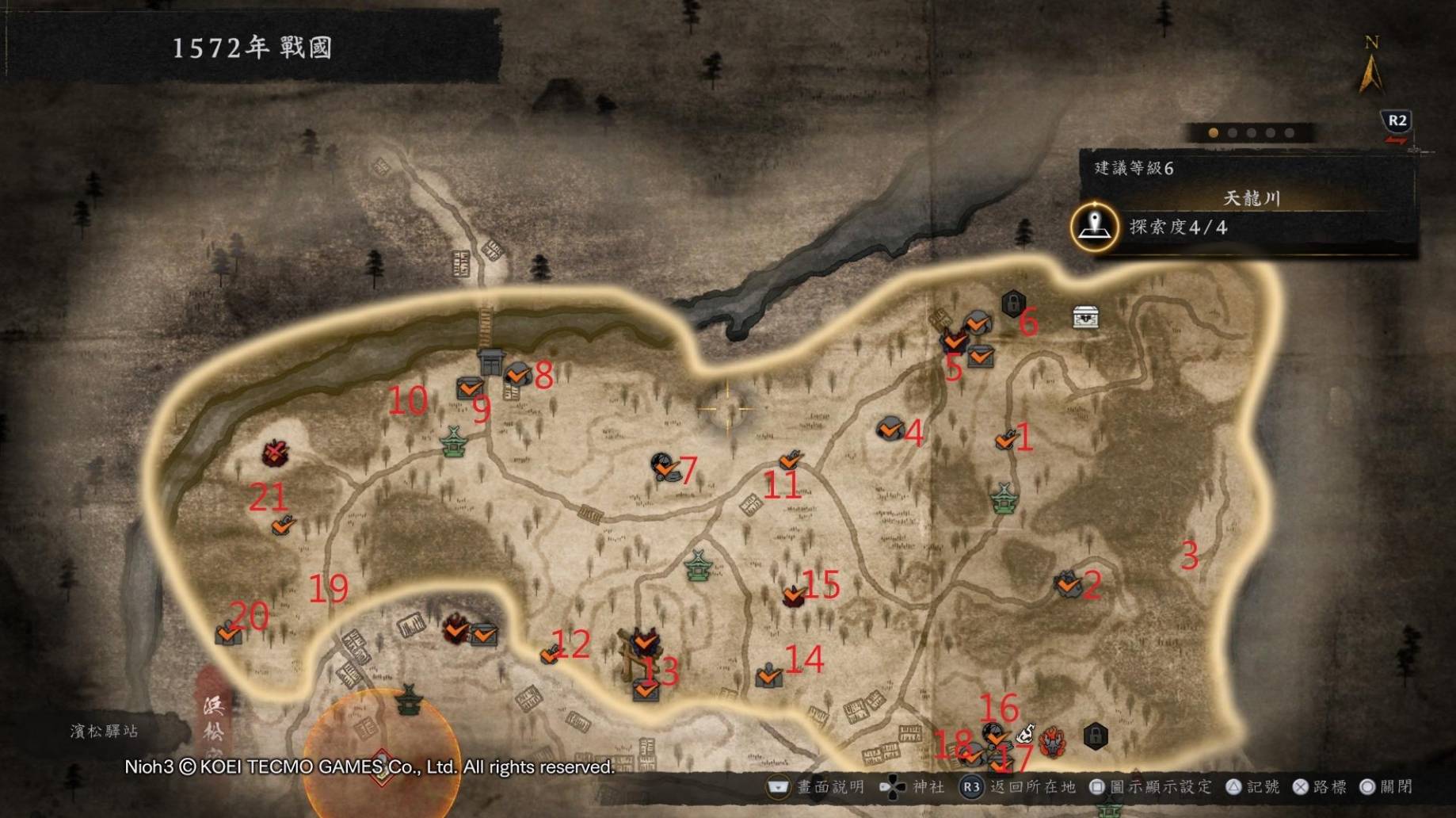This screenshot has width=1456, height=818.
Task: Click the padlock marker beside number 6
Action: pos(1012,303)
